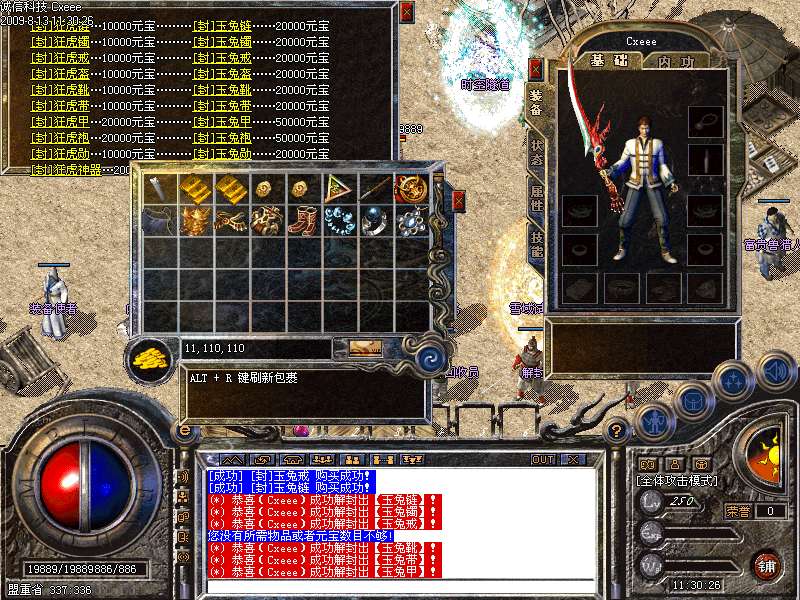Image resolution: width=800 pixels, height=600 pixels.
Task: Close the character equipment panel
Action: (x=536, y=70)
